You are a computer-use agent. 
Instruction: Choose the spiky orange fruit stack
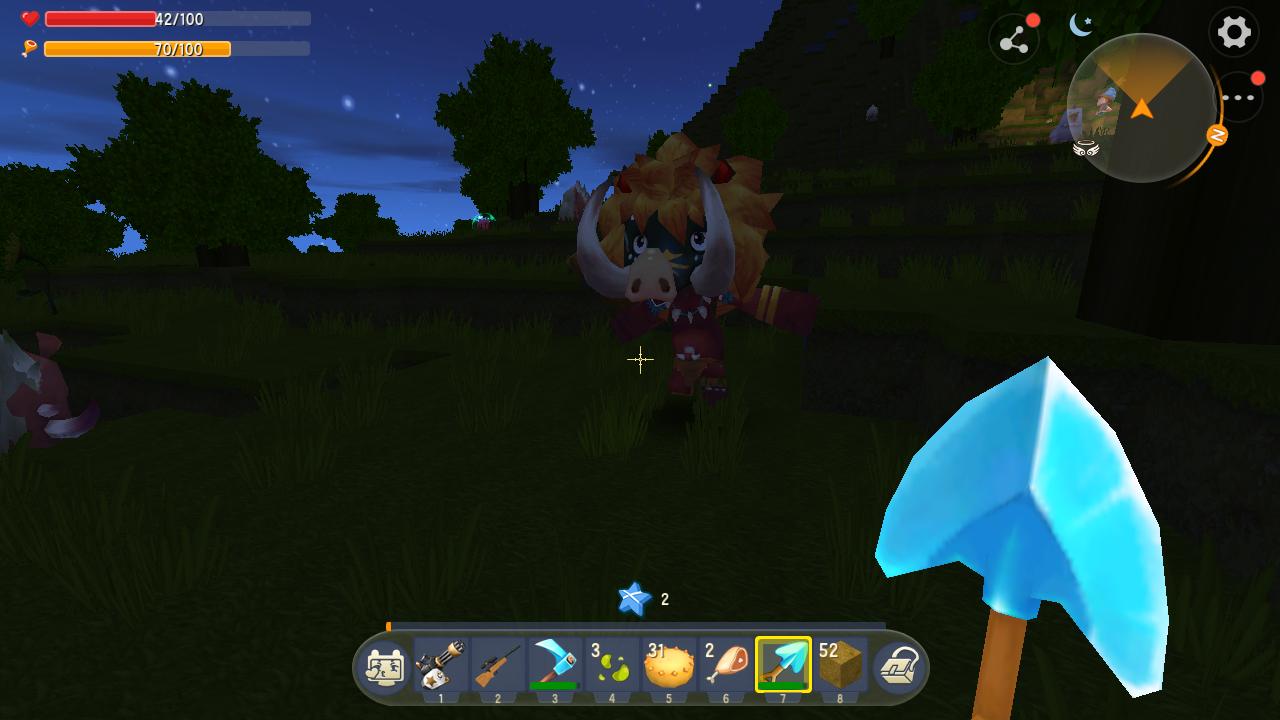(669, 665)
